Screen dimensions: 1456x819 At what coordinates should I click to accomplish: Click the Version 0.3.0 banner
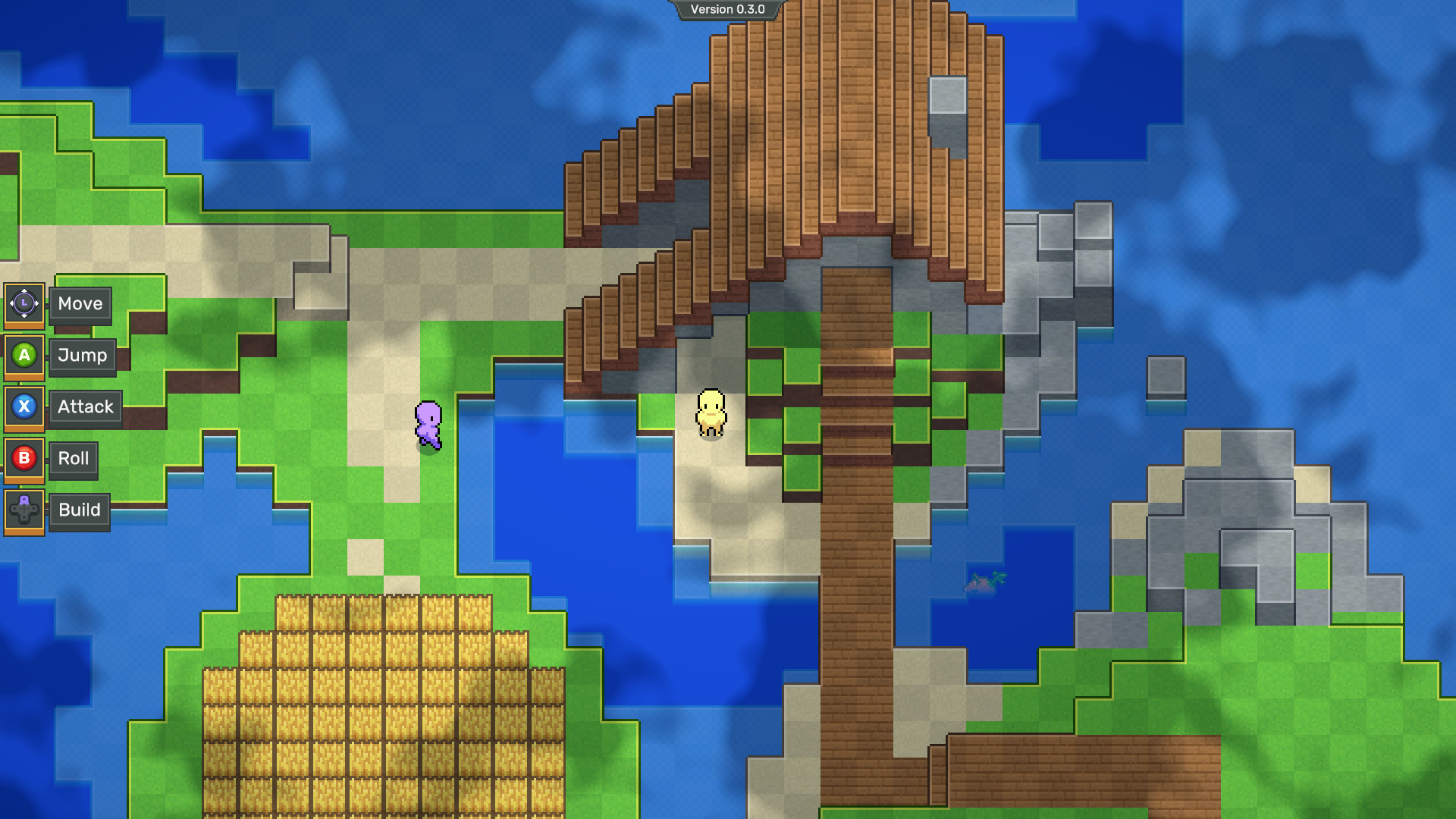click(726, 10)
